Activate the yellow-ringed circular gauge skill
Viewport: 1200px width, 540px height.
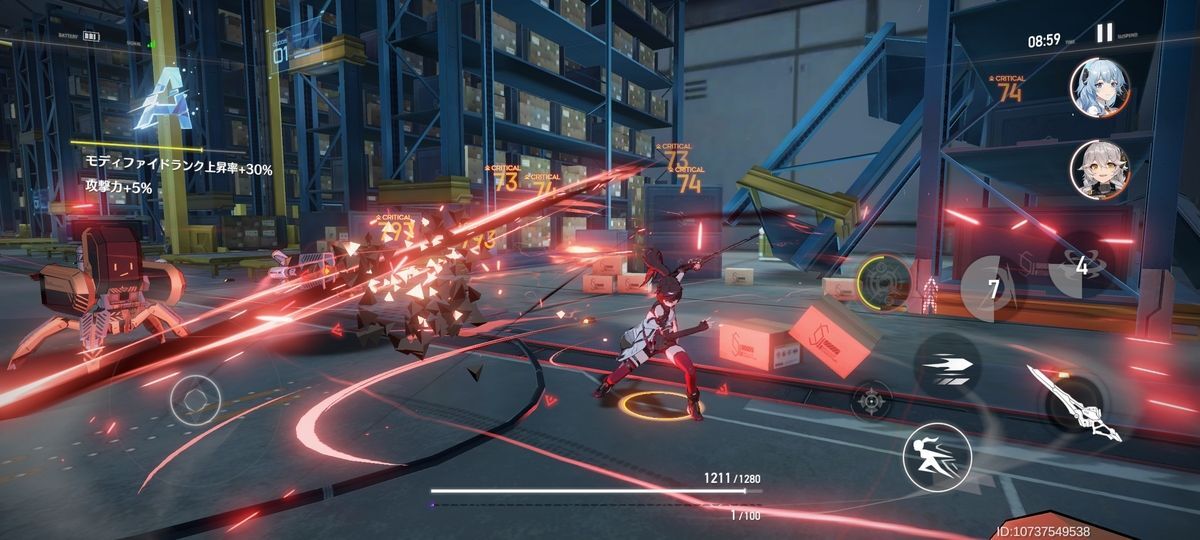[884, 282]
